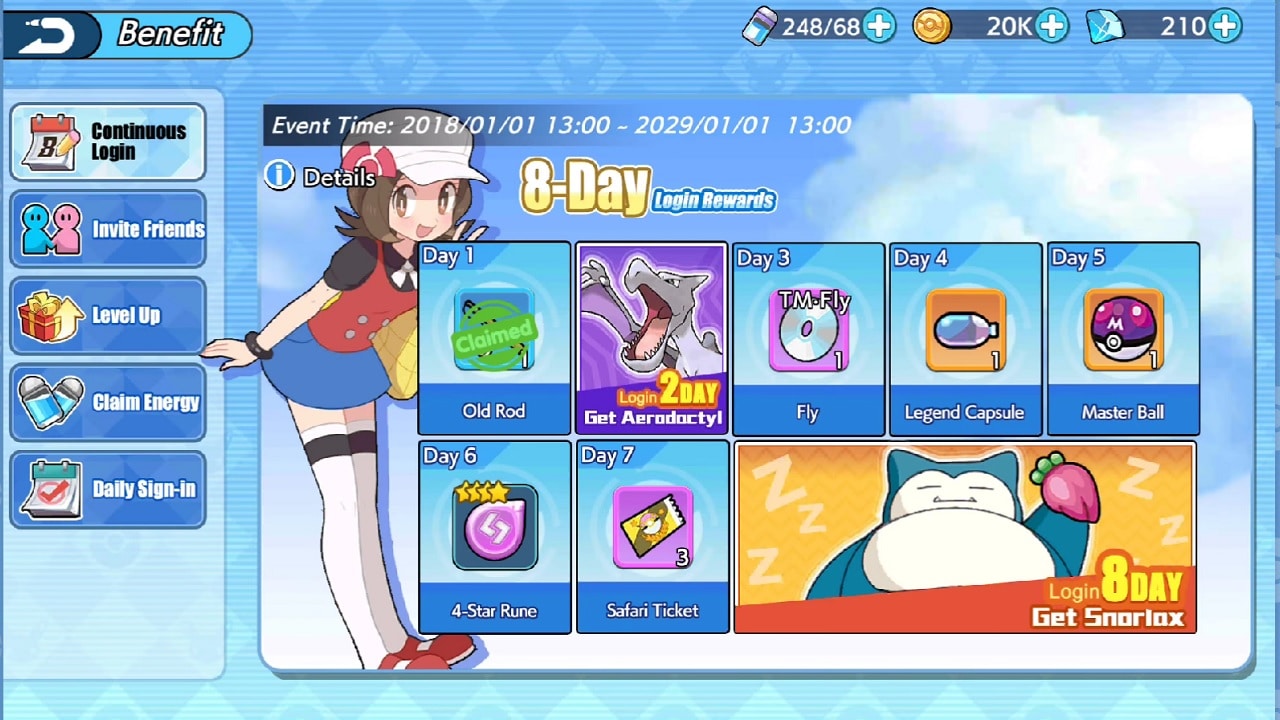The height and width of the screenshot is (720, 1280).
Task: Pick the Day 5 Master Ball reward
Action: (1122, 338)
